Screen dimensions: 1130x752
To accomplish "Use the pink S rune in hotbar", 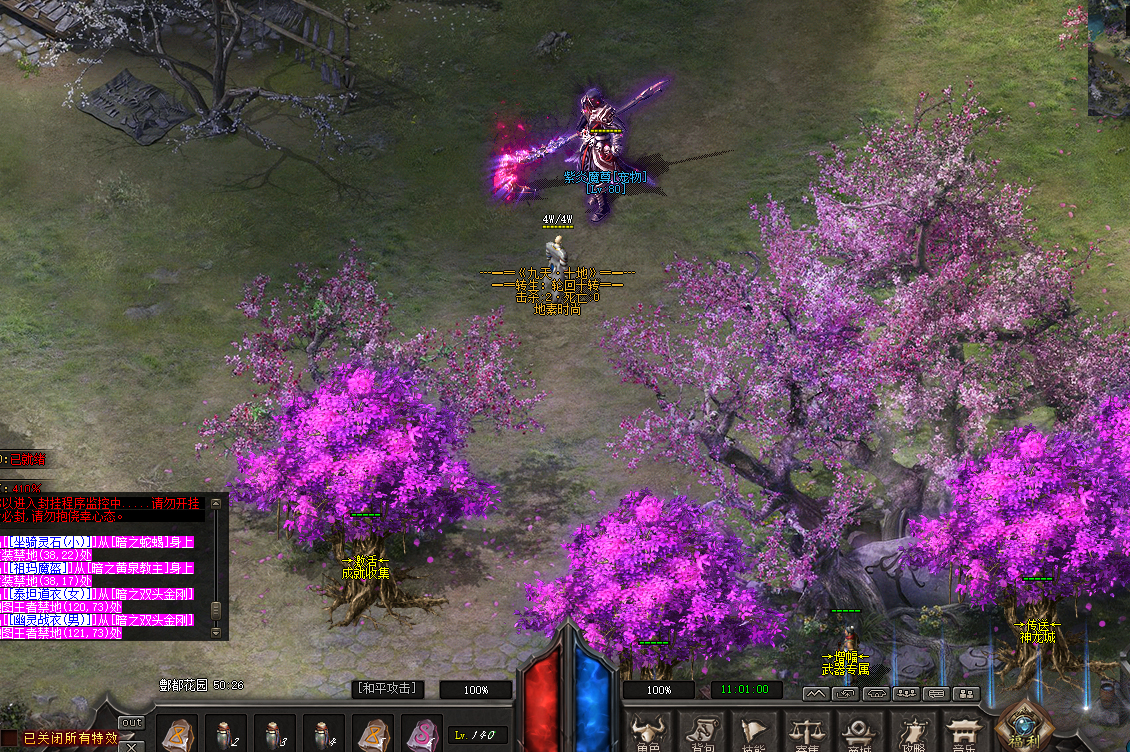I will coord(422,735).
